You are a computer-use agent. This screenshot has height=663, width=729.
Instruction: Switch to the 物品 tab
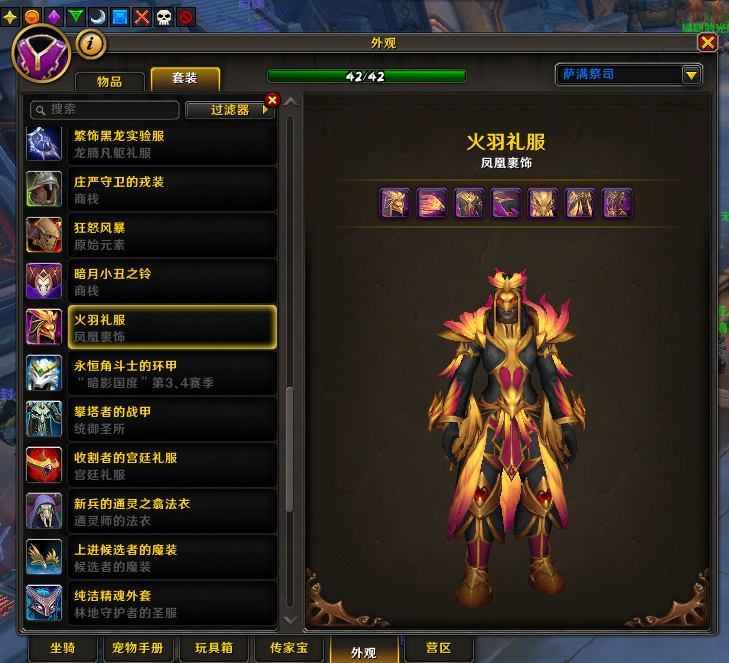[110, 81]
